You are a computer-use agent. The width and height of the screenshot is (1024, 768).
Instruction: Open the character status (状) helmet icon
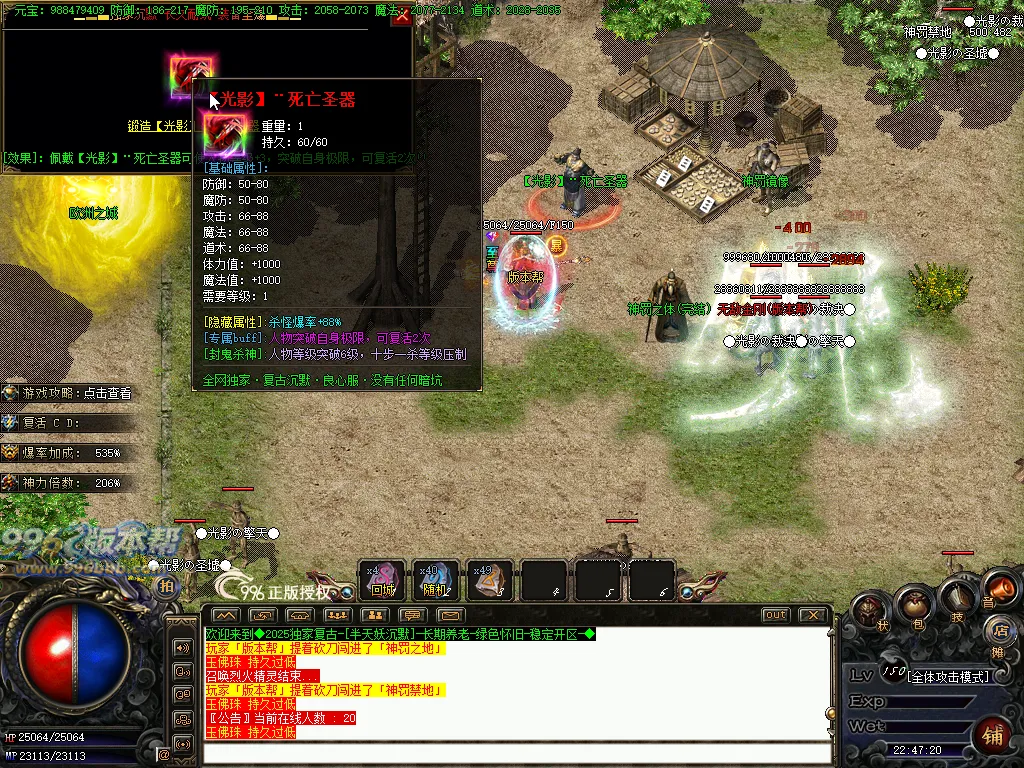pos(869,612)
